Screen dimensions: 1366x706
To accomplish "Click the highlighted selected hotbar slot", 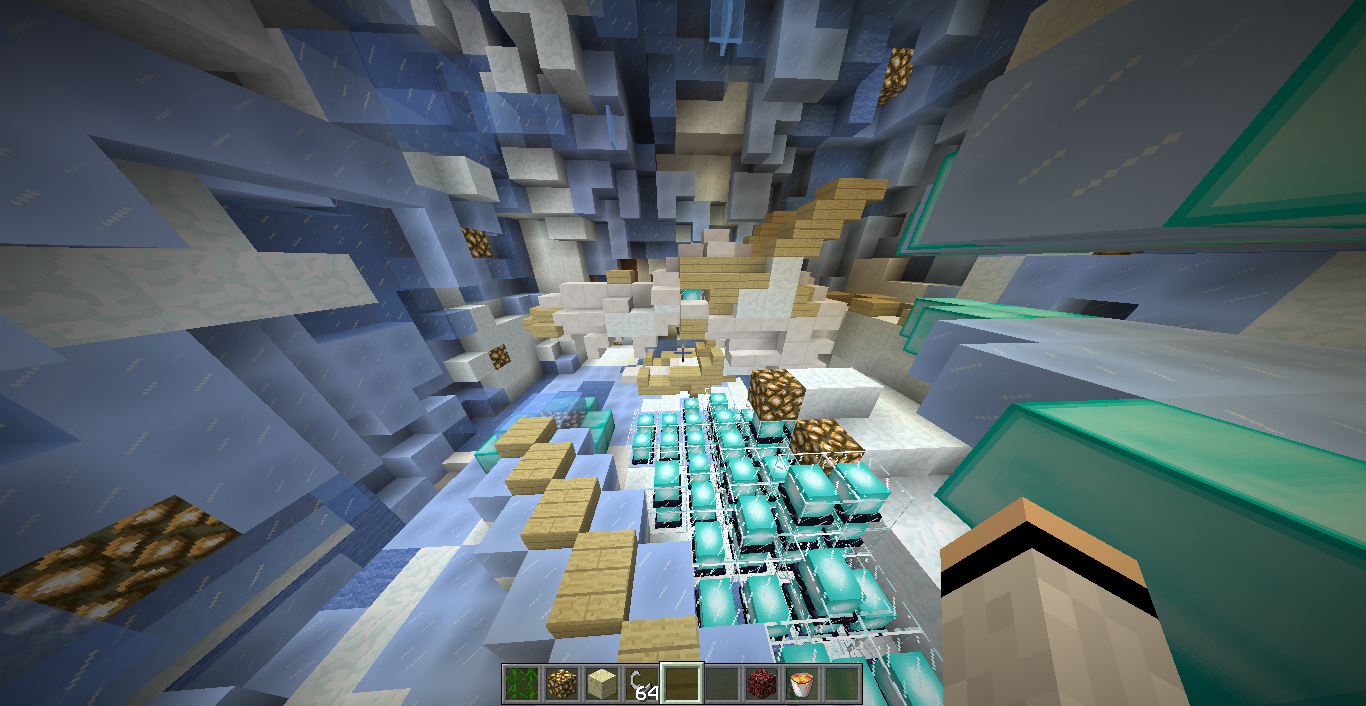I will (x=682, y=683).
